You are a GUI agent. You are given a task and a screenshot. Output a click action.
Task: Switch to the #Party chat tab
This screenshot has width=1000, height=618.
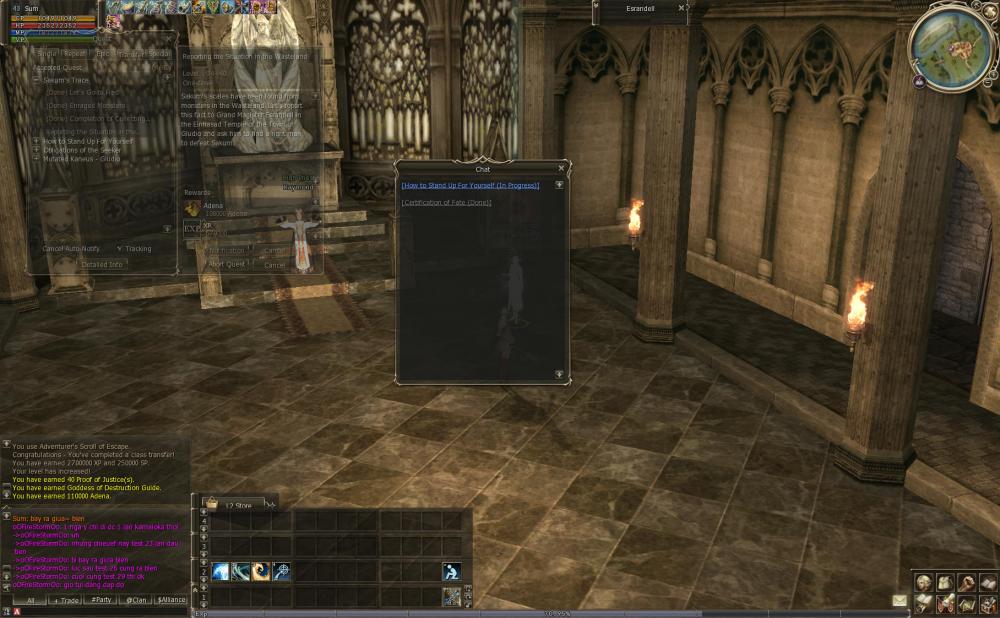[x=101, y=600]
